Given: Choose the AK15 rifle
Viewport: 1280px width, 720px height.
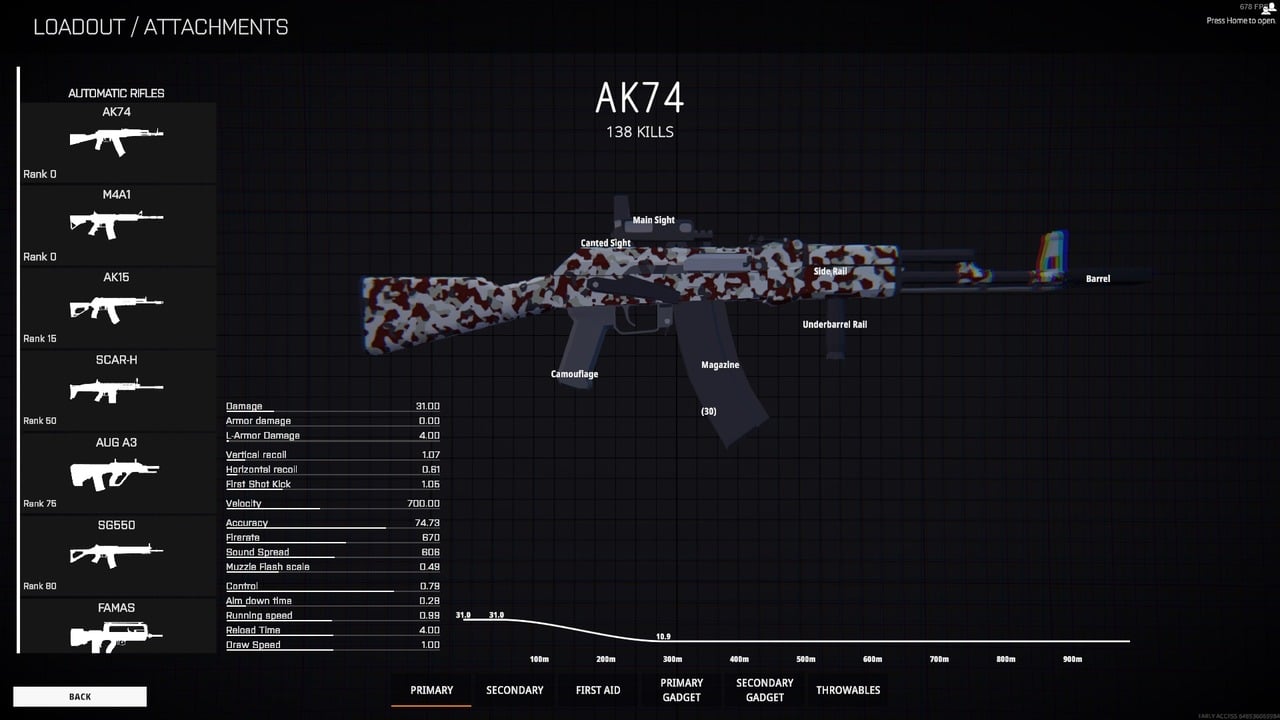Looking at the screenshot, I should point(116,305).
